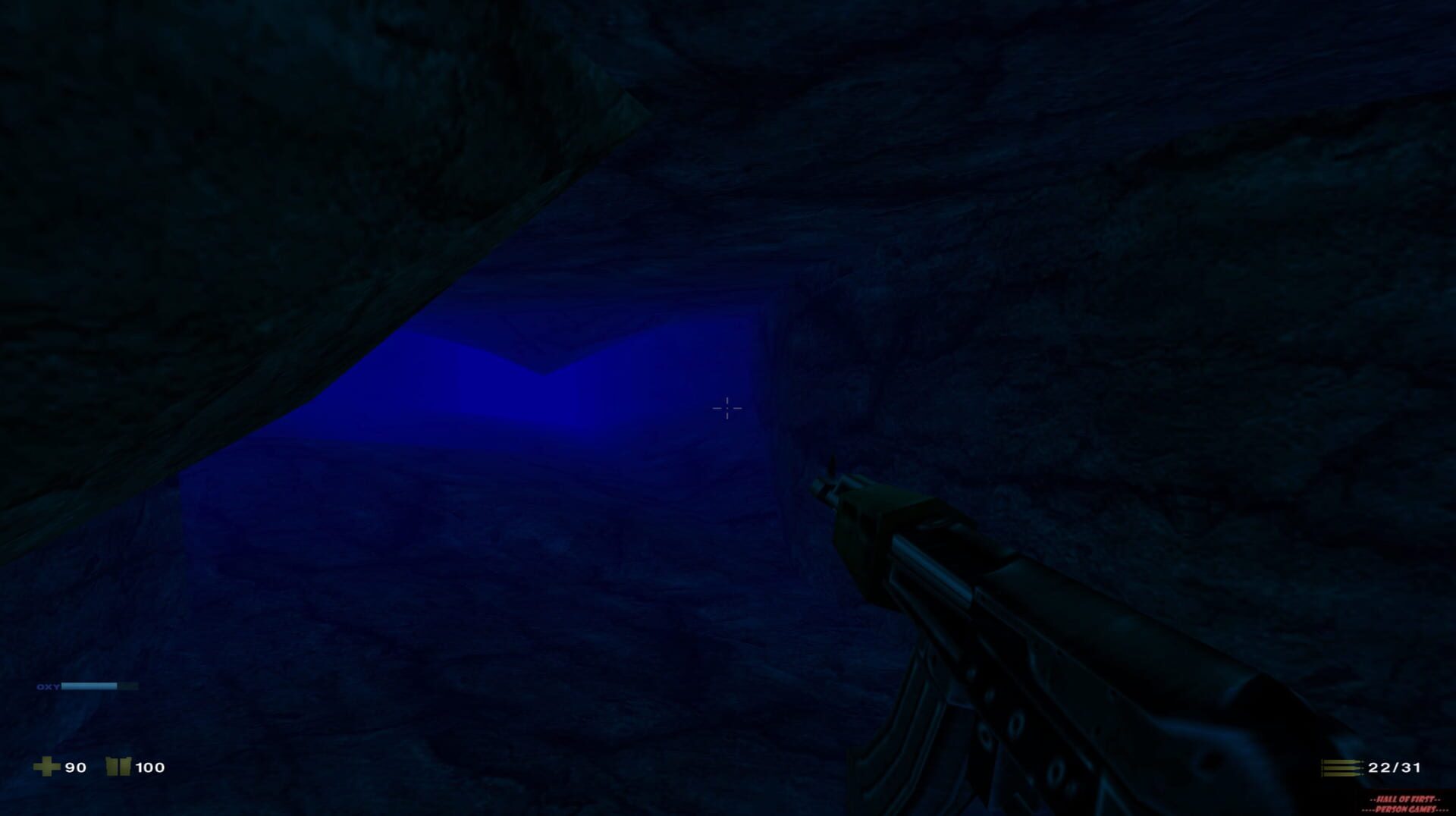This screenshot has width=1456, height=816.
Task: Click the yellow plus symbol beside 90
Action: tap(47, 767)
